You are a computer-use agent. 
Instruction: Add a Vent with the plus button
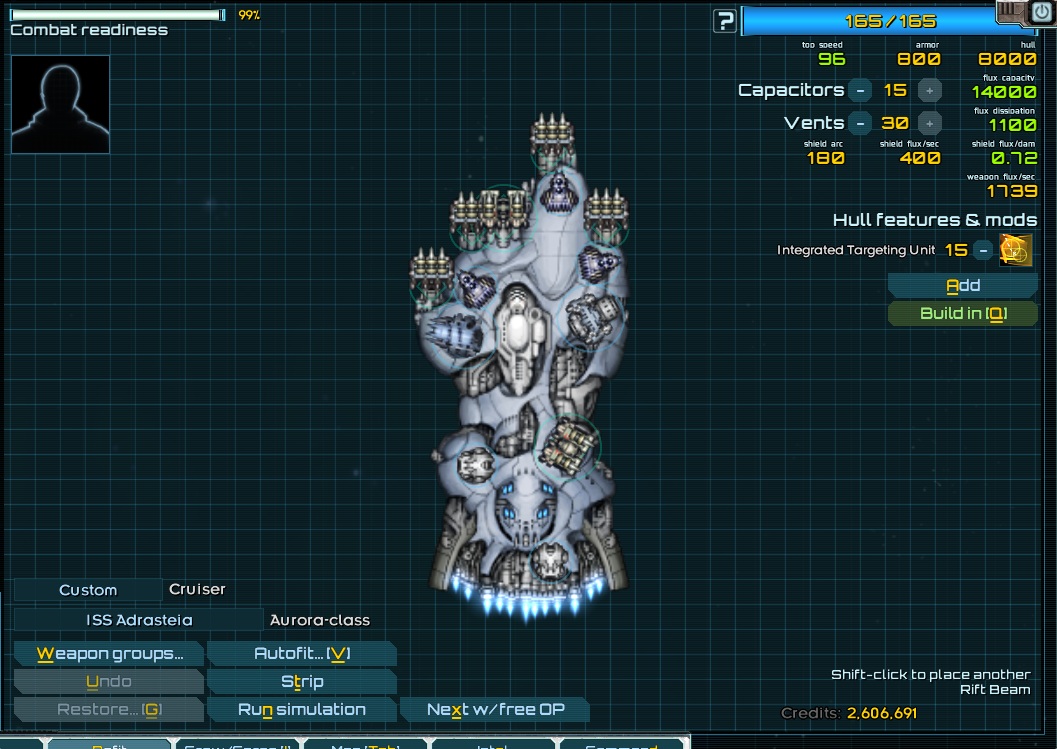[x=929, y=124]
